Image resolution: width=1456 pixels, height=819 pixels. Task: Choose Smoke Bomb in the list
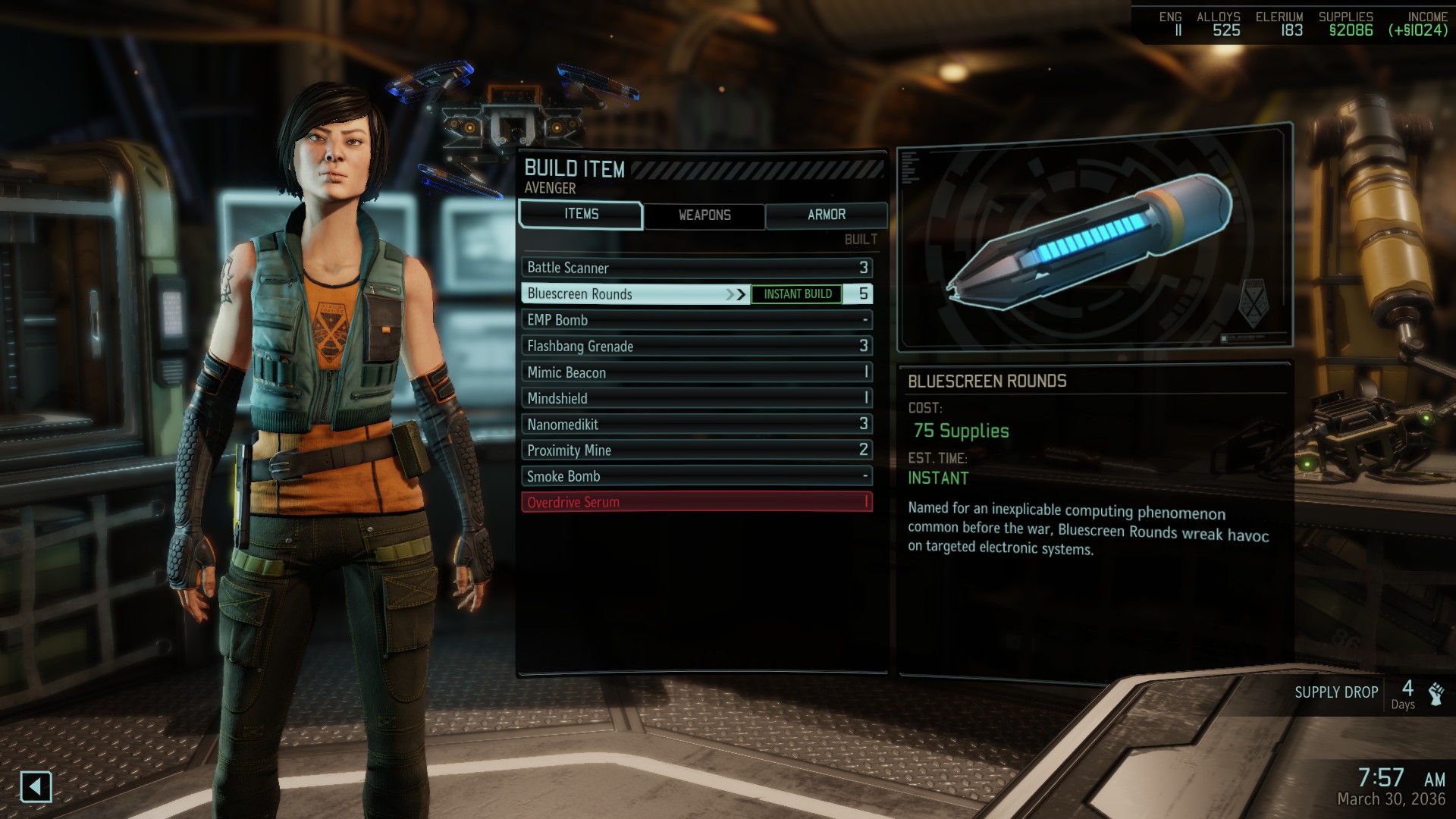coord(696,476)
